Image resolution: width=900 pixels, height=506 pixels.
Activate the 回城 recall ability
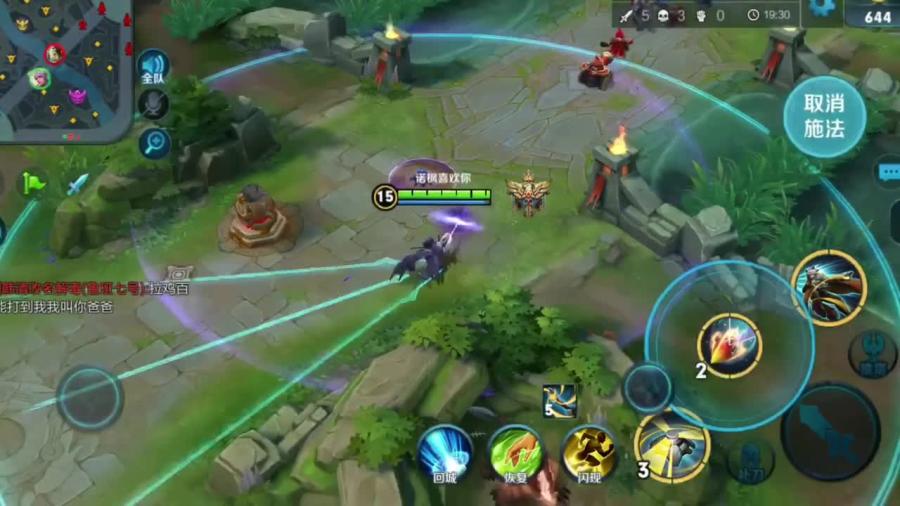click(x=444, y=455)
